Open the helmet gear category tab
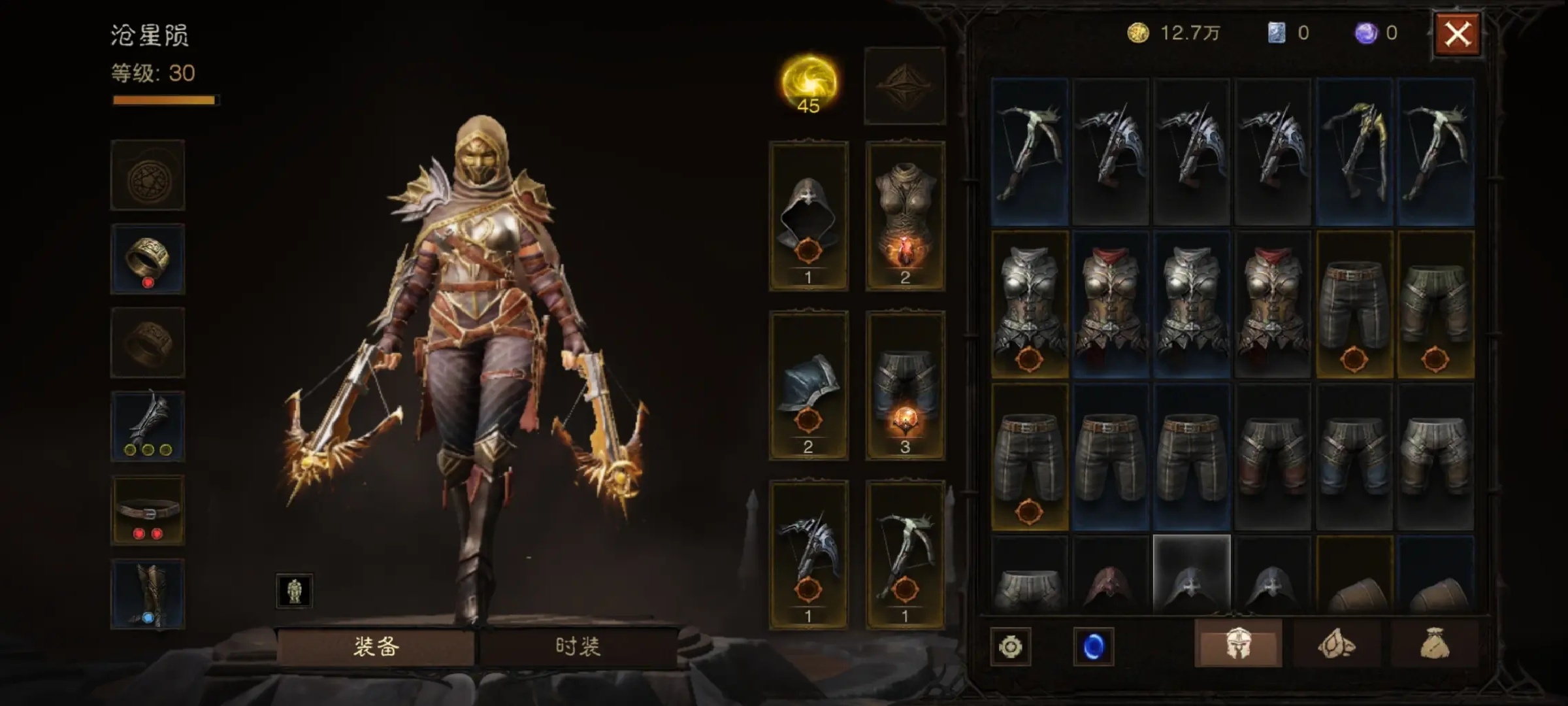The image size is (1568, 706). [x=1237, y=645]
